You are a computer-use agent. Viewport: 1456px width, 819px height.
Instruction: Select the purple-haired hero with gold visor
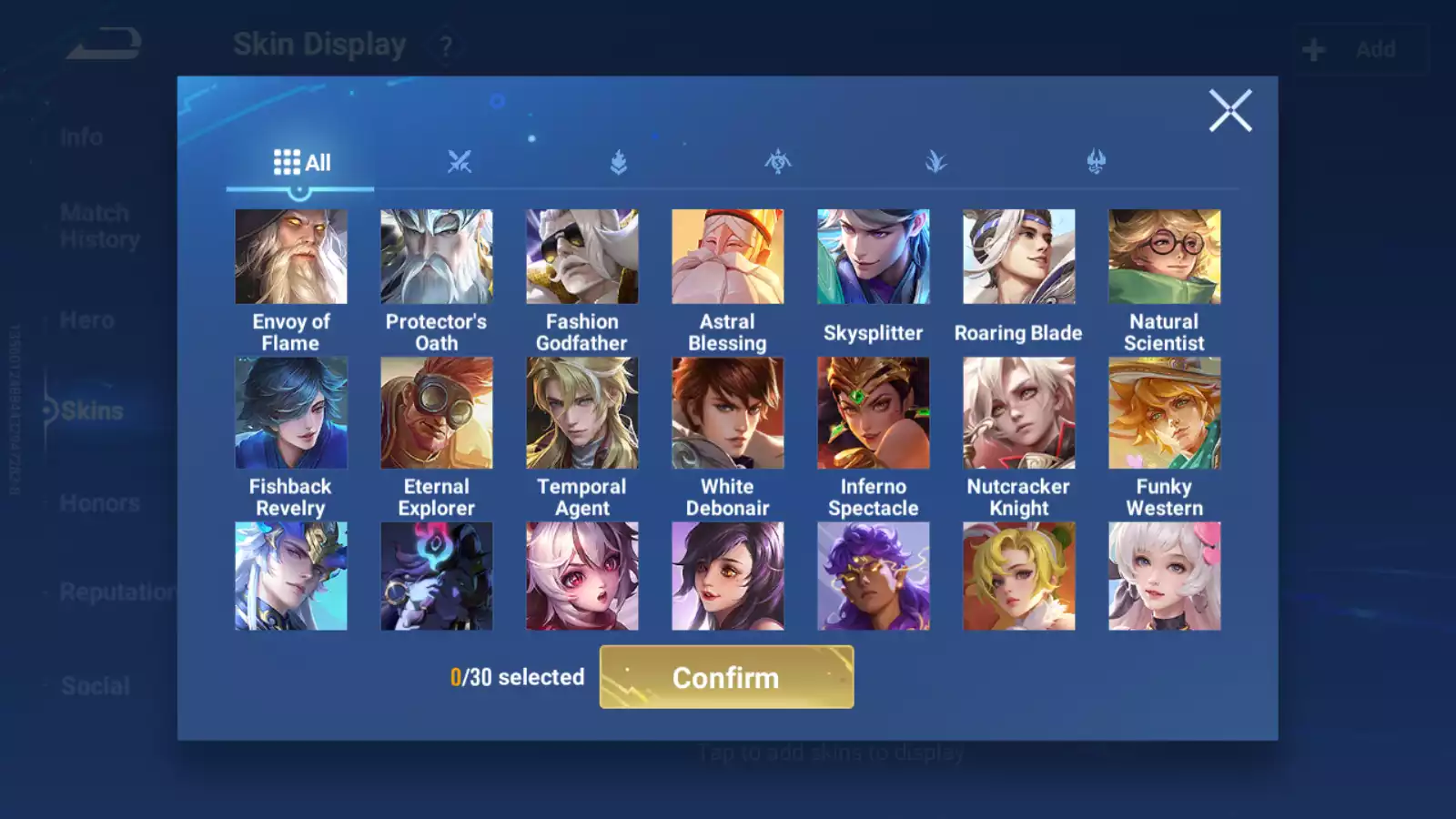pos(874,576)
